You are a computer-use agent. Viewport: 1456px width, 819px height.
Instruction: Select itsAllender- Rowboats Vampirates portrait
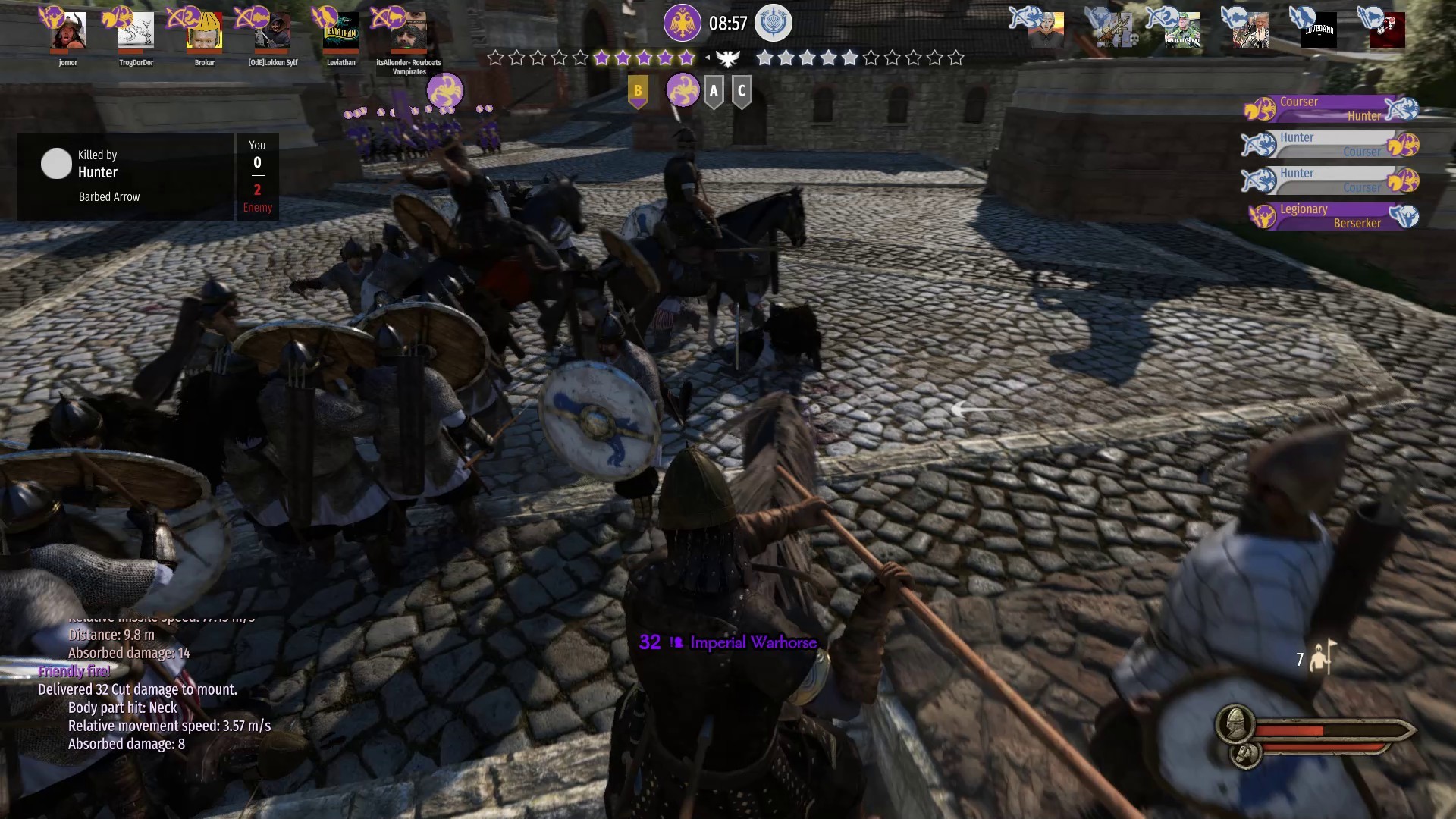point(409,31)
